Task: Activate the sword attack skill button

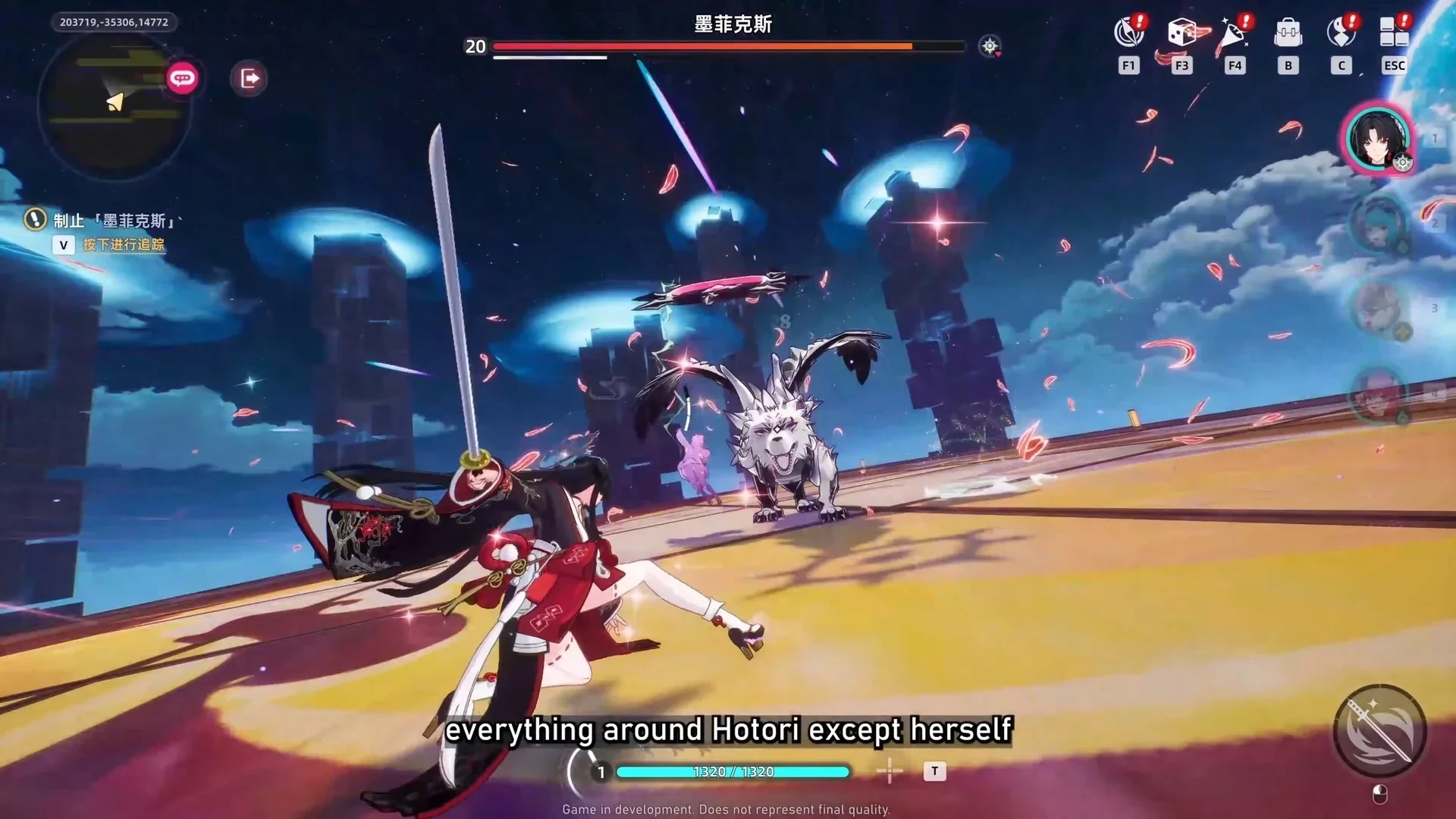Action: 1379,731
